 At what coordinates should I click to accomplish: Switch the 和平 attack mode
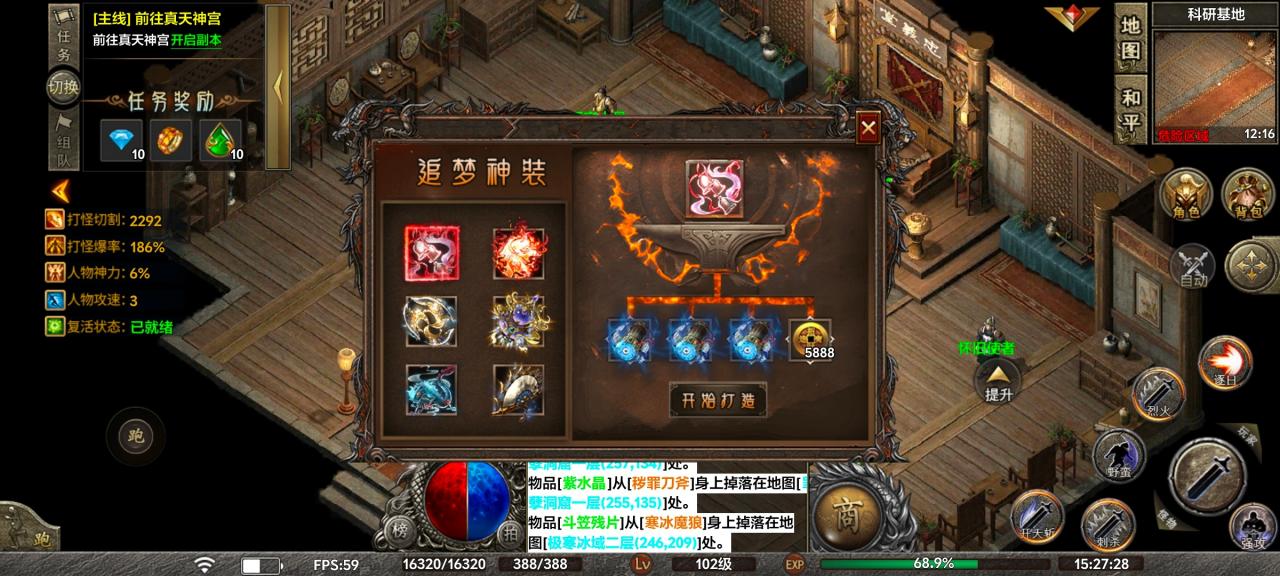tap(1131, 110)
